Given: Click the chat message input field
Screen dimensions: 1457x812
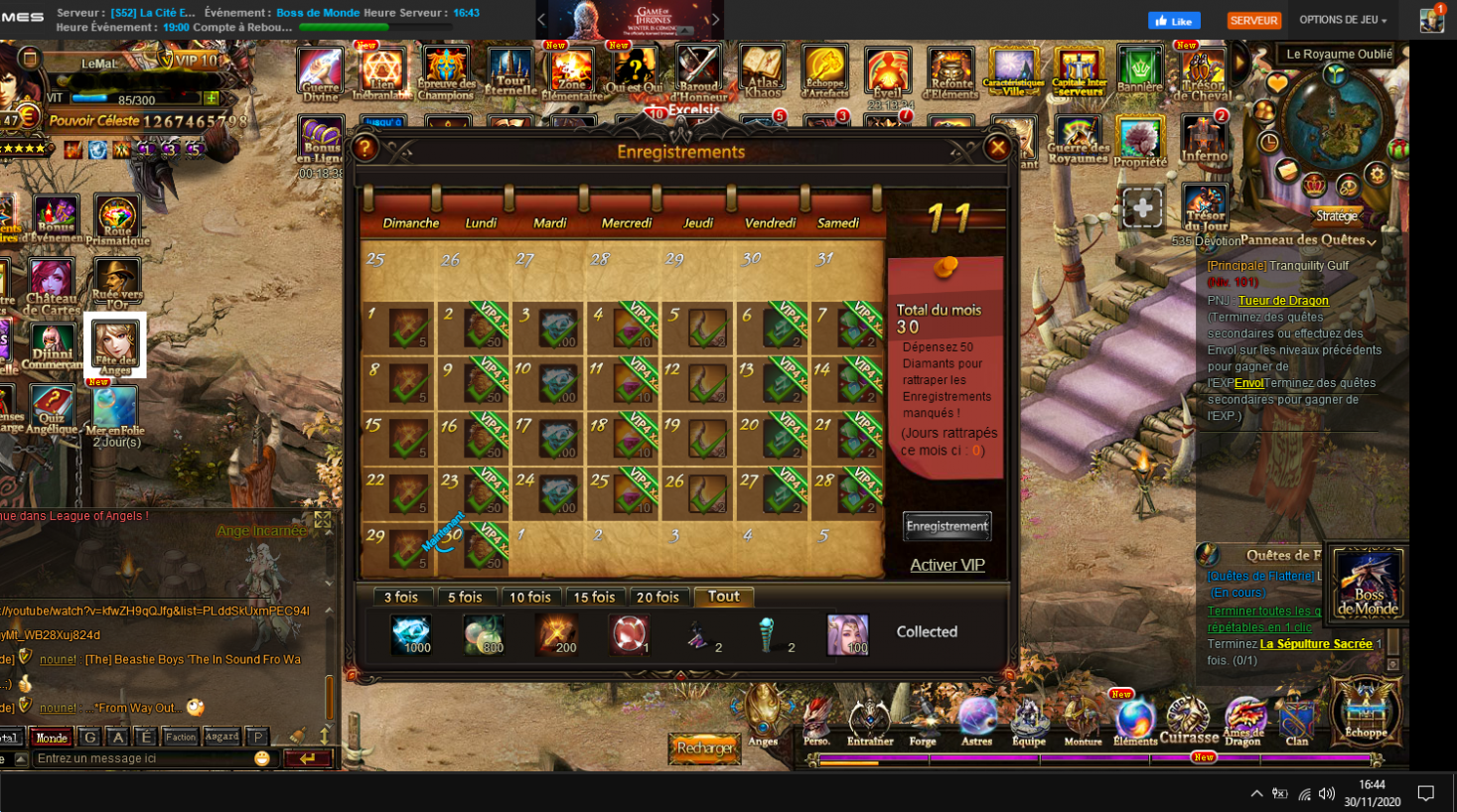Looking at the screenshot, I should tap(144, 758).
